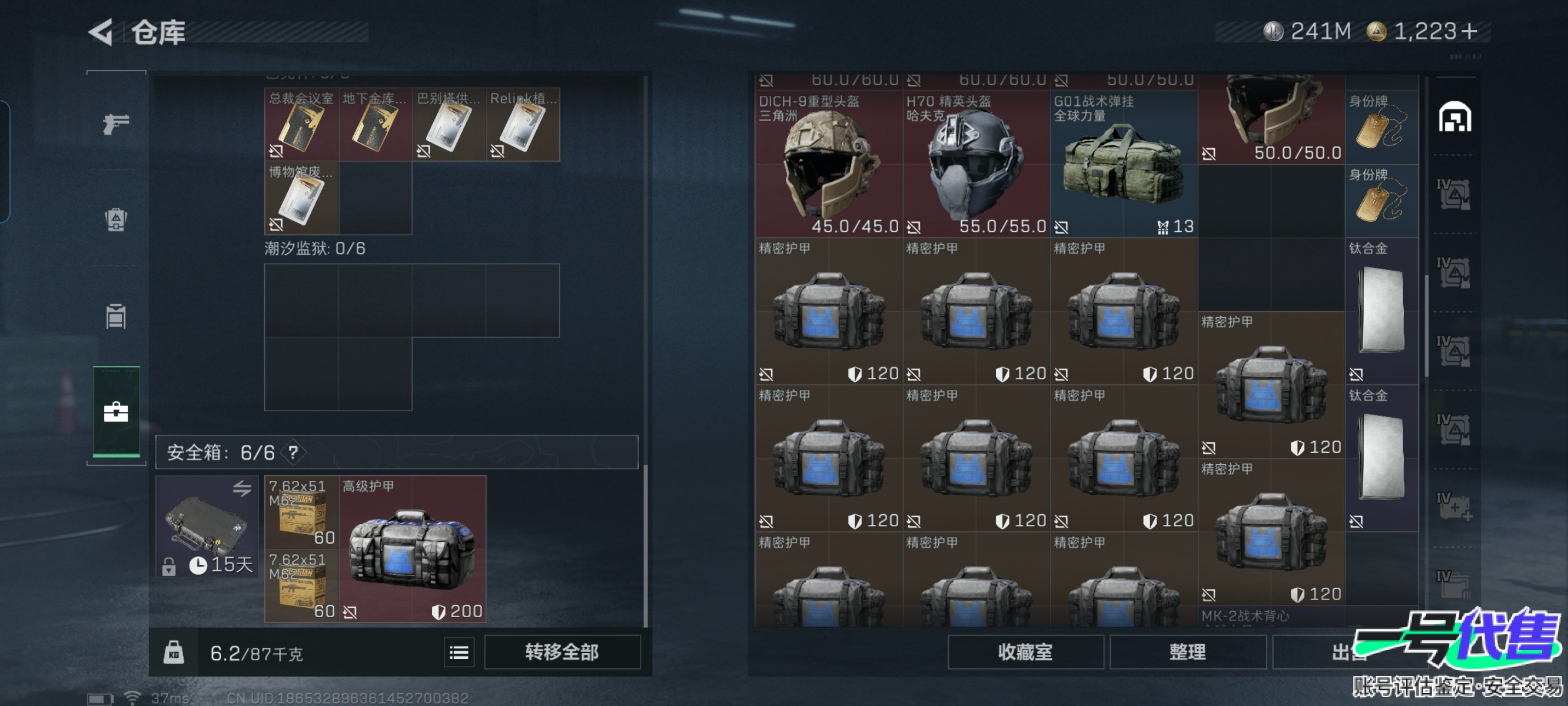Select the G01 tactical chest rig
The height and width of the screenshot is (706, 1568).
click(x=1123, y=164)
